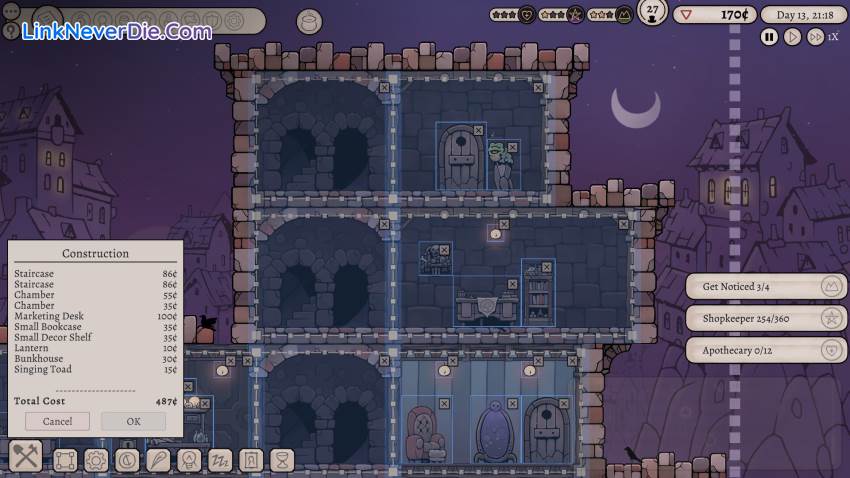Cancel the construction order
The width and height of the screenshot is (850, 478).
(x=57, y=421)
